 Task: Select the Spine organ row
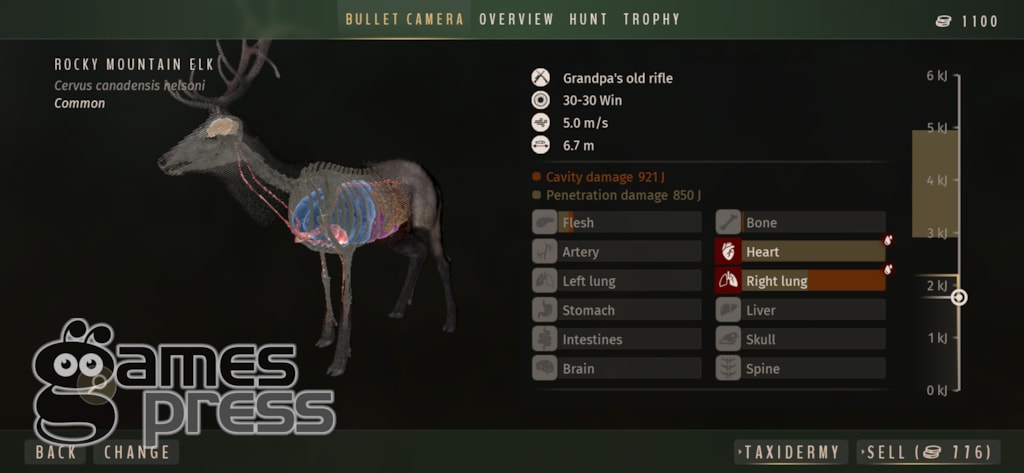point(800,368)
